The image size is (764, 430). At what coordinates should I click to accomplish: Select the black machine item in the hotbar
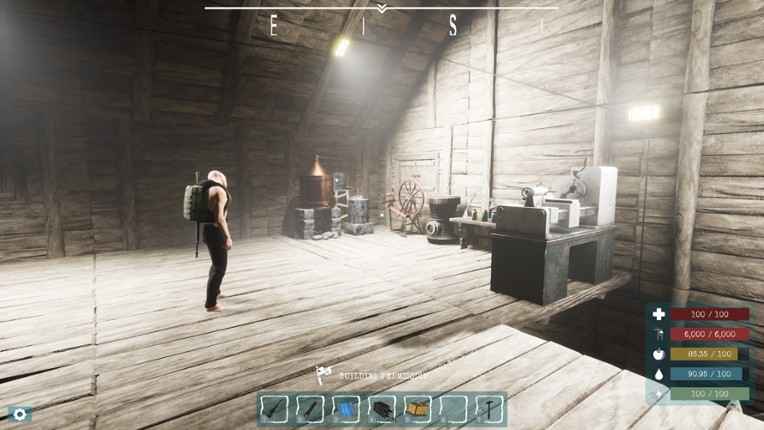tap(381, 409)
